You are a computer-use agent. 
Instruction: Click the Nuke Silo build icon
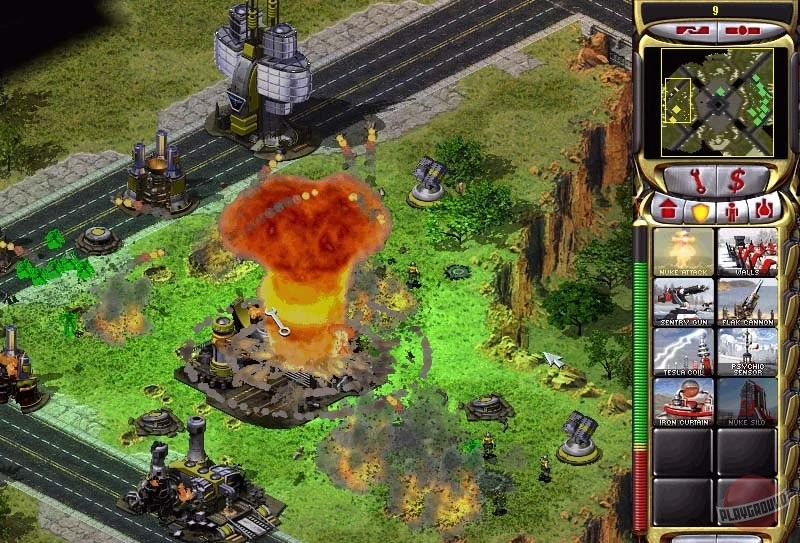[x=746, y=400]
